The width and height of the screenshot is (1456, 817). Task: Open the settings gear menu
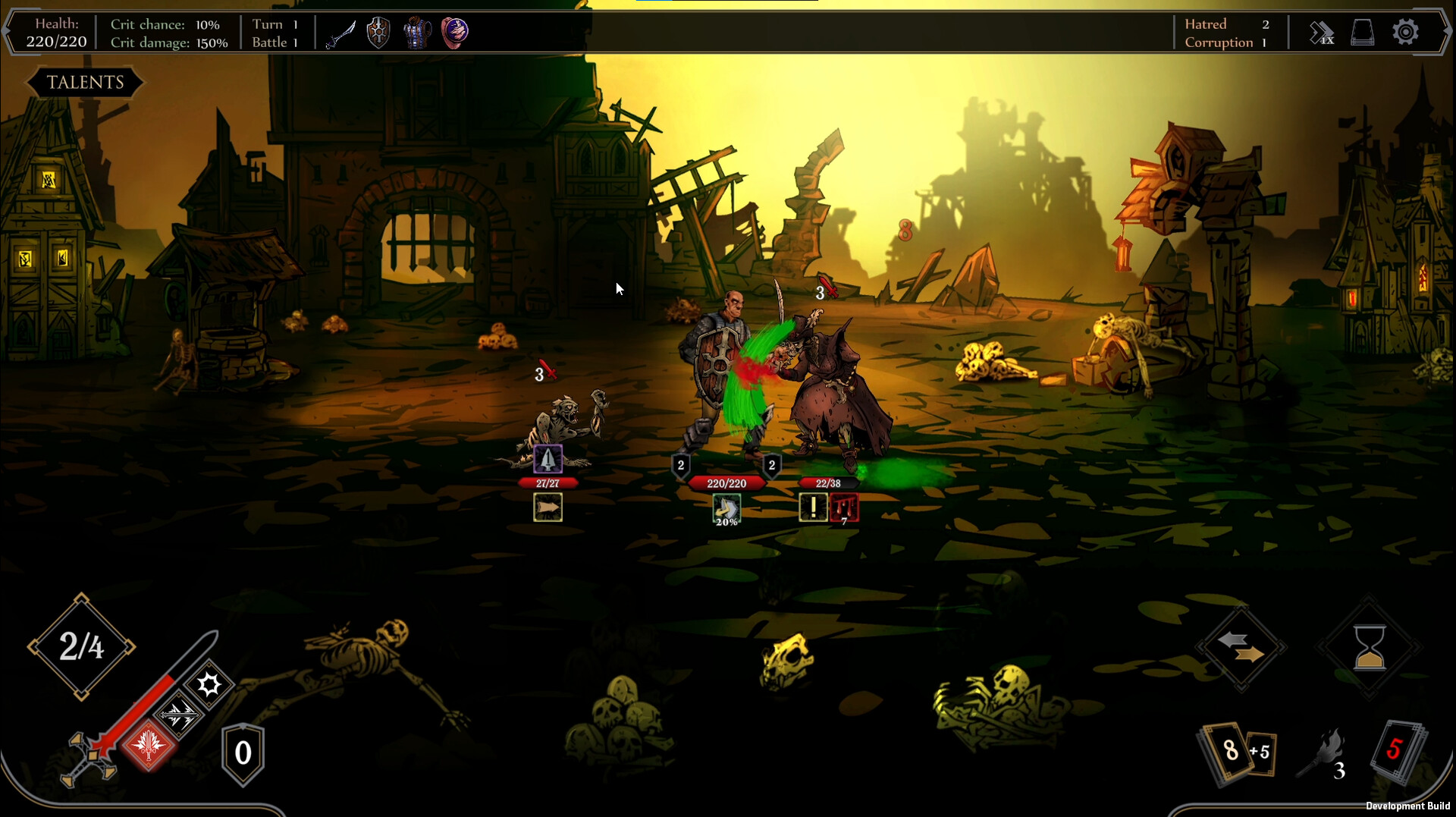[x=1407, y=32]
